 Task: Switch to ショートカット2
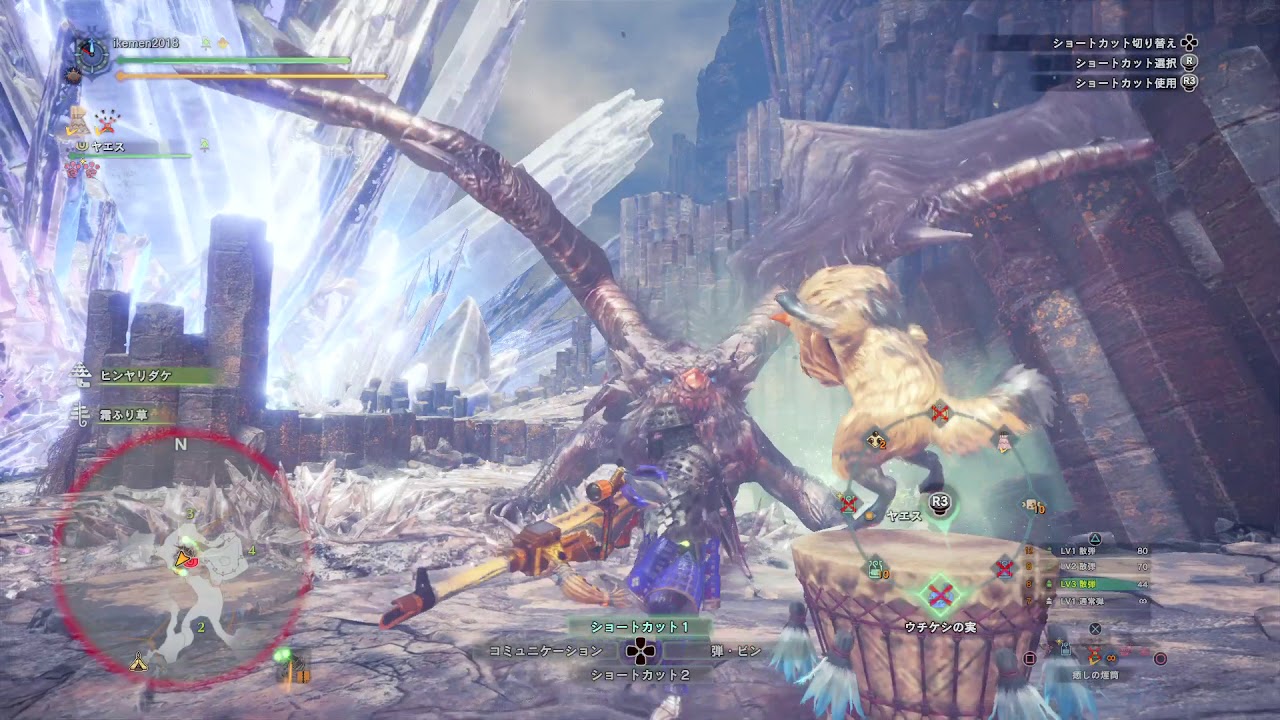pos(640,675)
